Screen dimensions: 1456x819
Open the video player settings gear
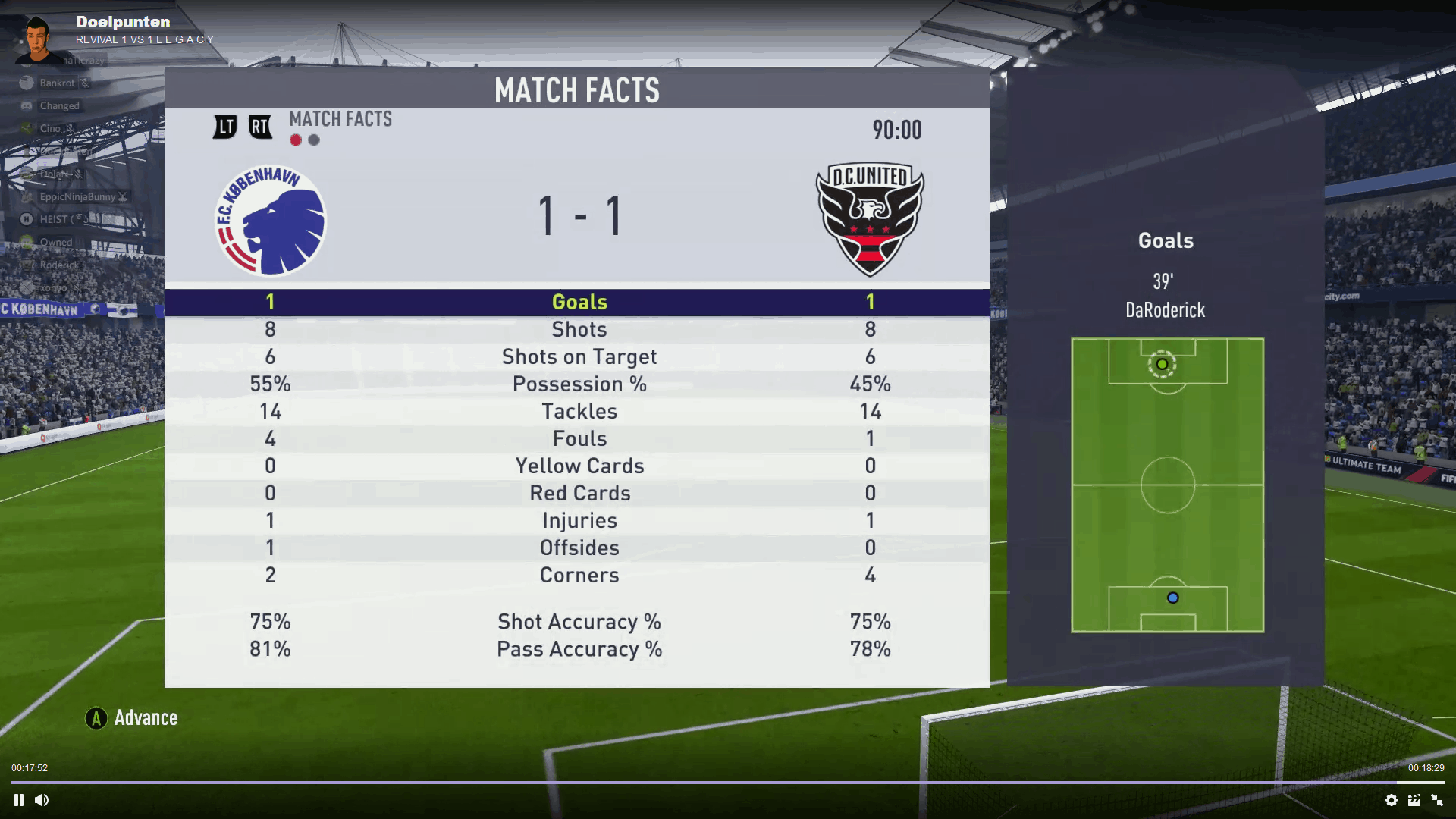pos(1391,800)
